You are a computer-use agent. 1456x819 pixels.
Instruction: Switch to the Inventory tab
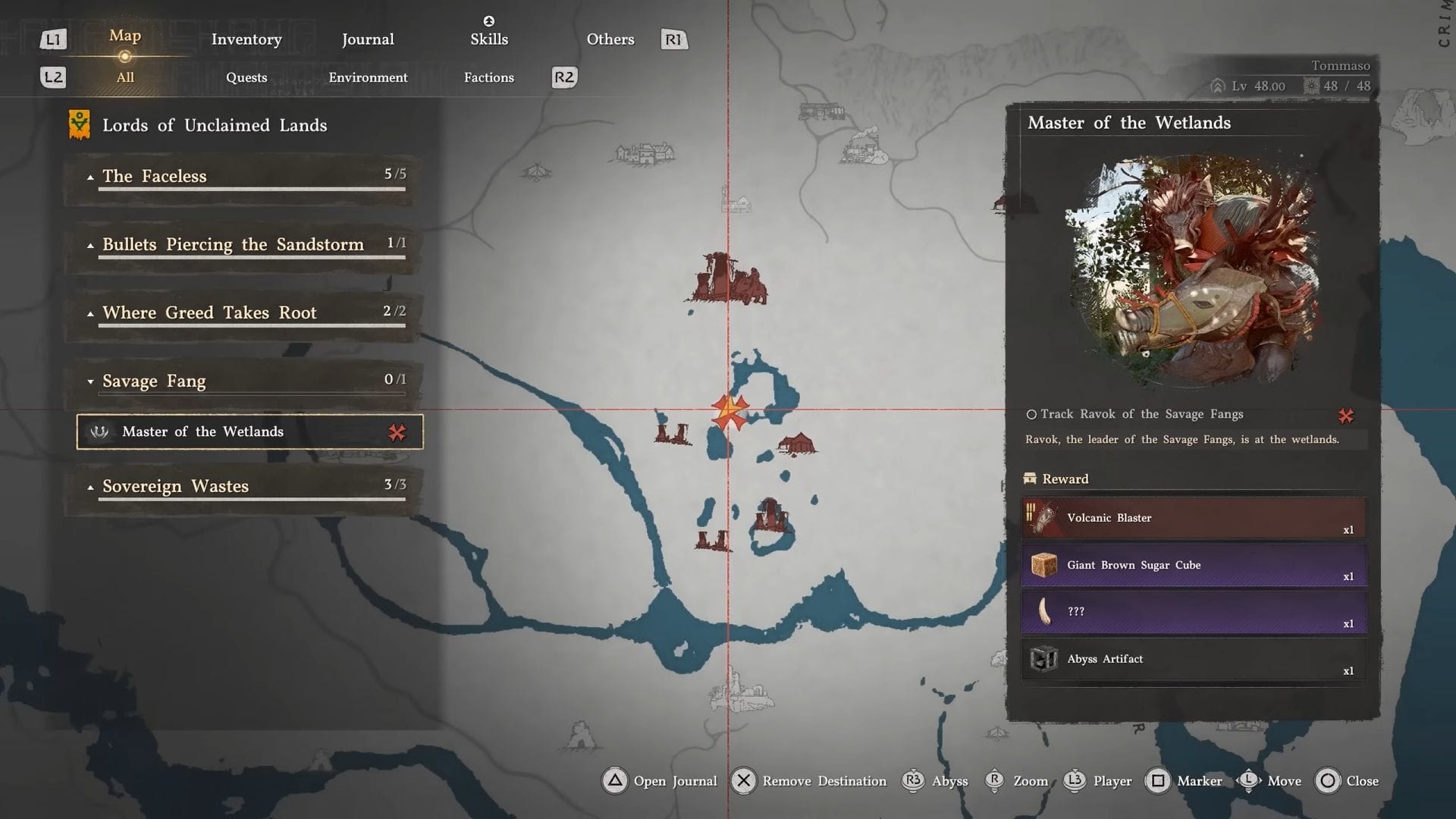[x=246, y=39]
